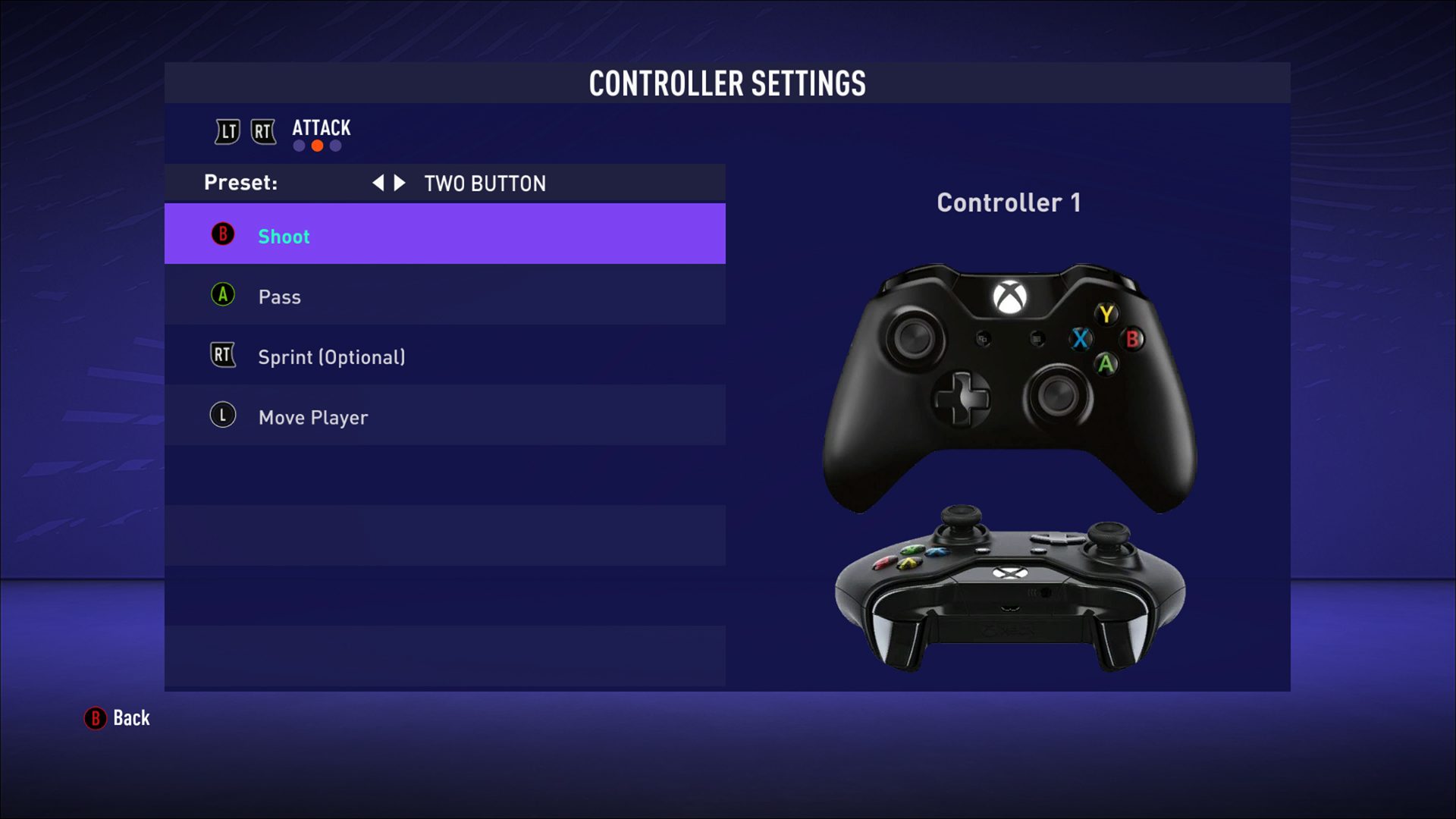Select the ATTACK category tab

321,127
